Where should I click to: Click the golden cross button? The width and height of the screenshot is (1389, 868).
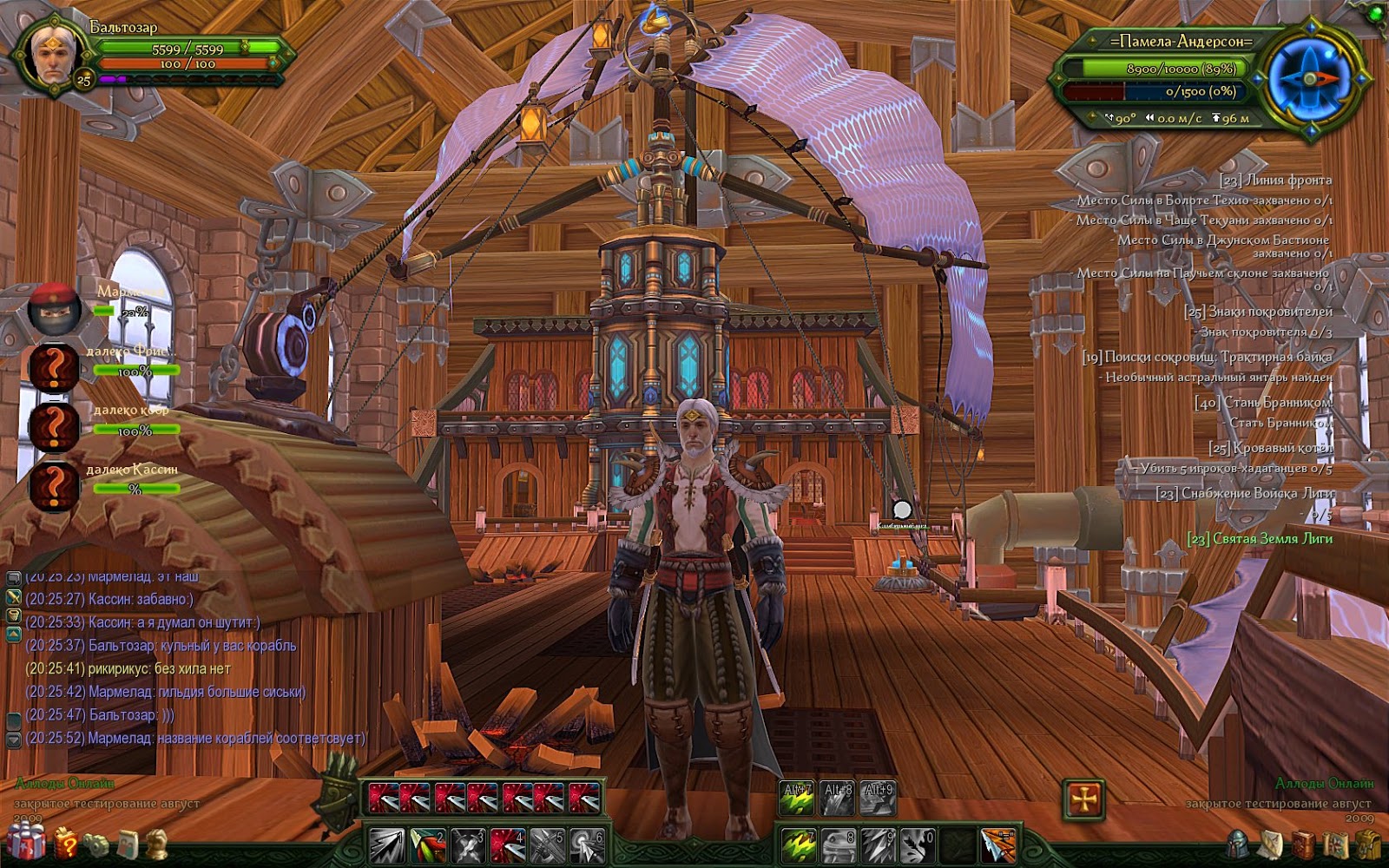coord(1084,799)
